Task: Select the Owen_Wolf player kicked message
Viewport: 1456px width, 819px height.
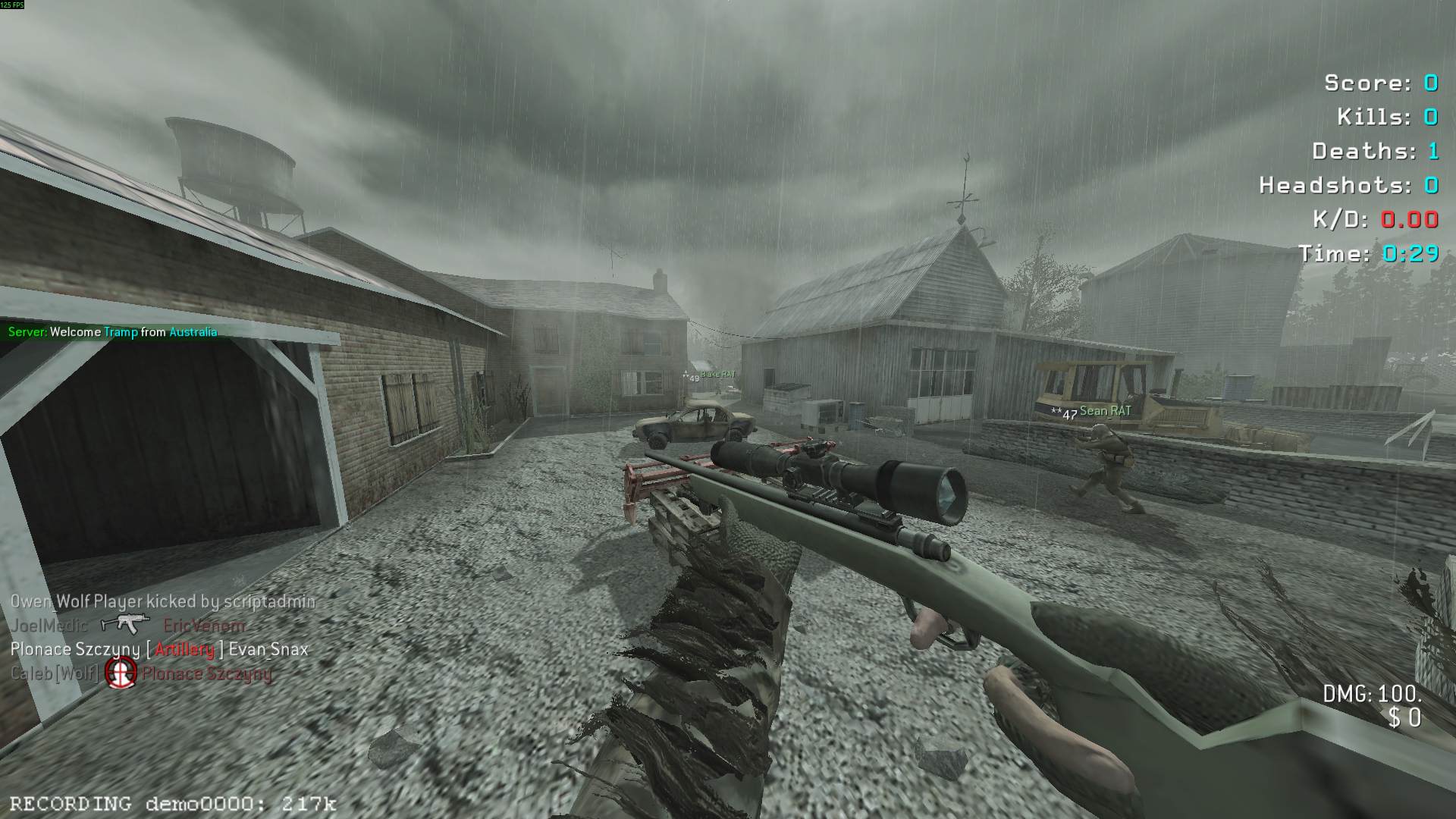Action: pyautogui.click(x=162, y=601)
